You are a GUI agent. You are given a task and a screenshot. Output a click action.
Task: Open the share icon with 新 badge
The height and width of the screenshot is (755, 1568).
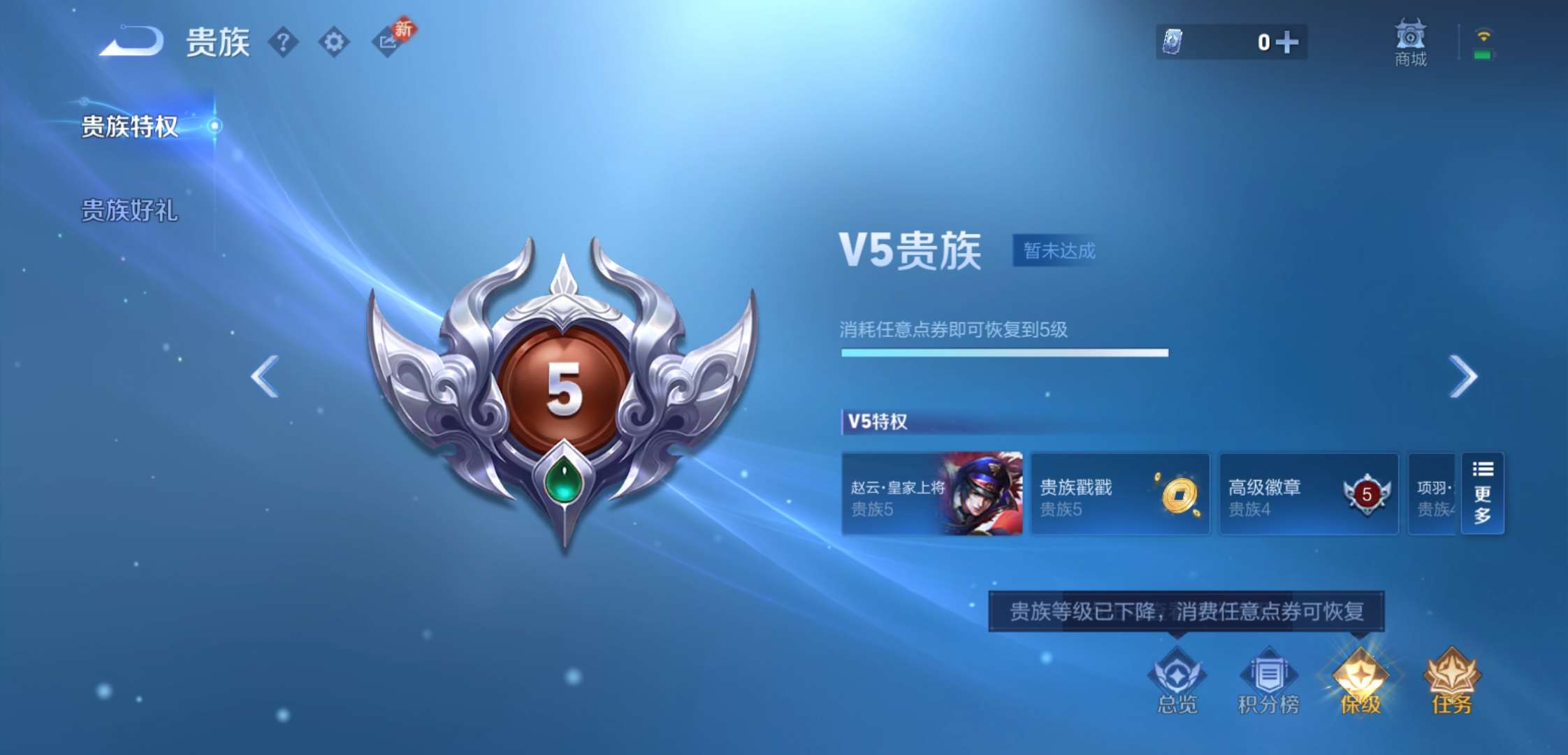(x=389, y=42)
